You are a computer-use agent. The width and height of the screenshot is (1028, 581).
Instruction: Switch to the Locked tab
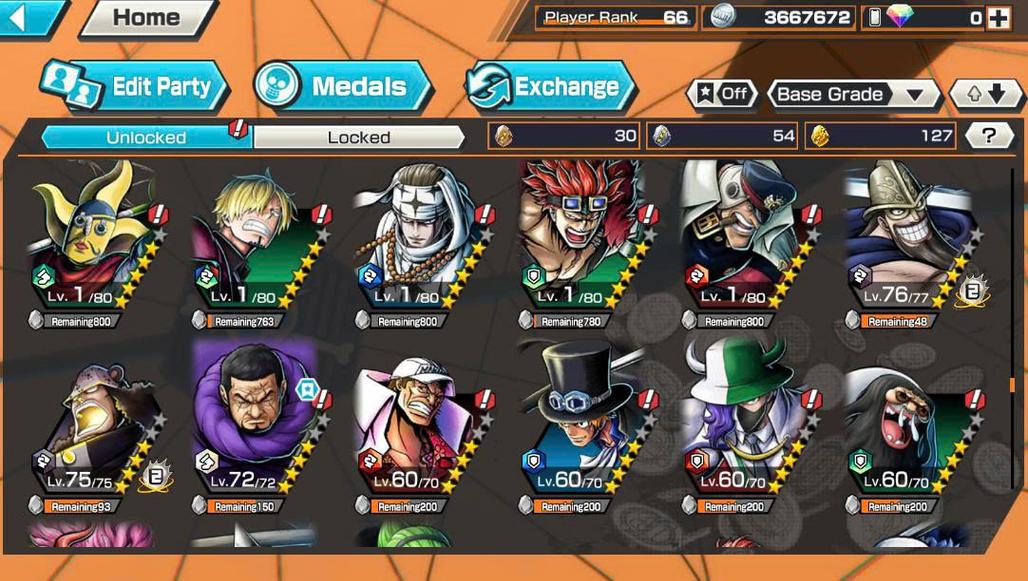click(x=359, y=137)
